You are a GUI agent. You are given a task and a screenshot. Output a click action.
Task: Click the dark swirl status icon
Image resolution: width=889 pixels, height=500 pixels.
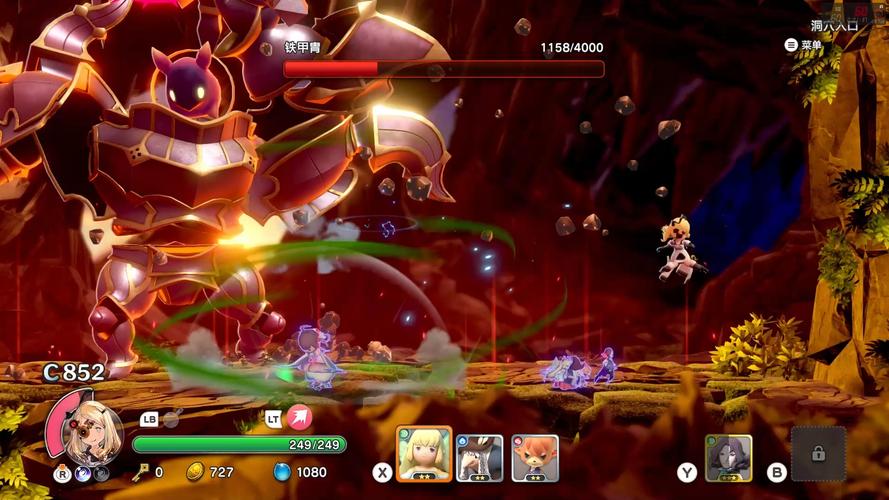(102, 472)
